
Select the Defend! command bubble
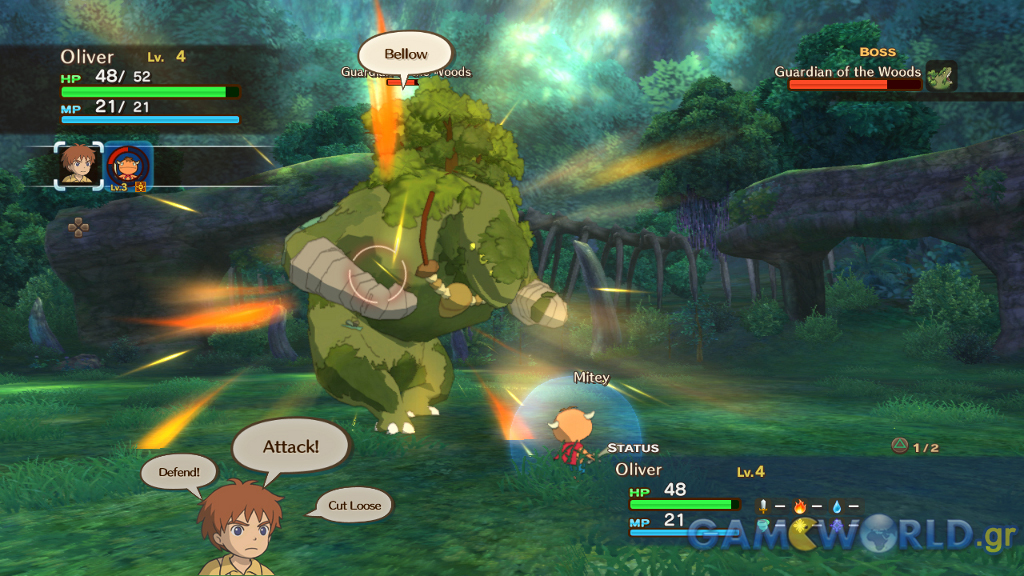point(179,471)
